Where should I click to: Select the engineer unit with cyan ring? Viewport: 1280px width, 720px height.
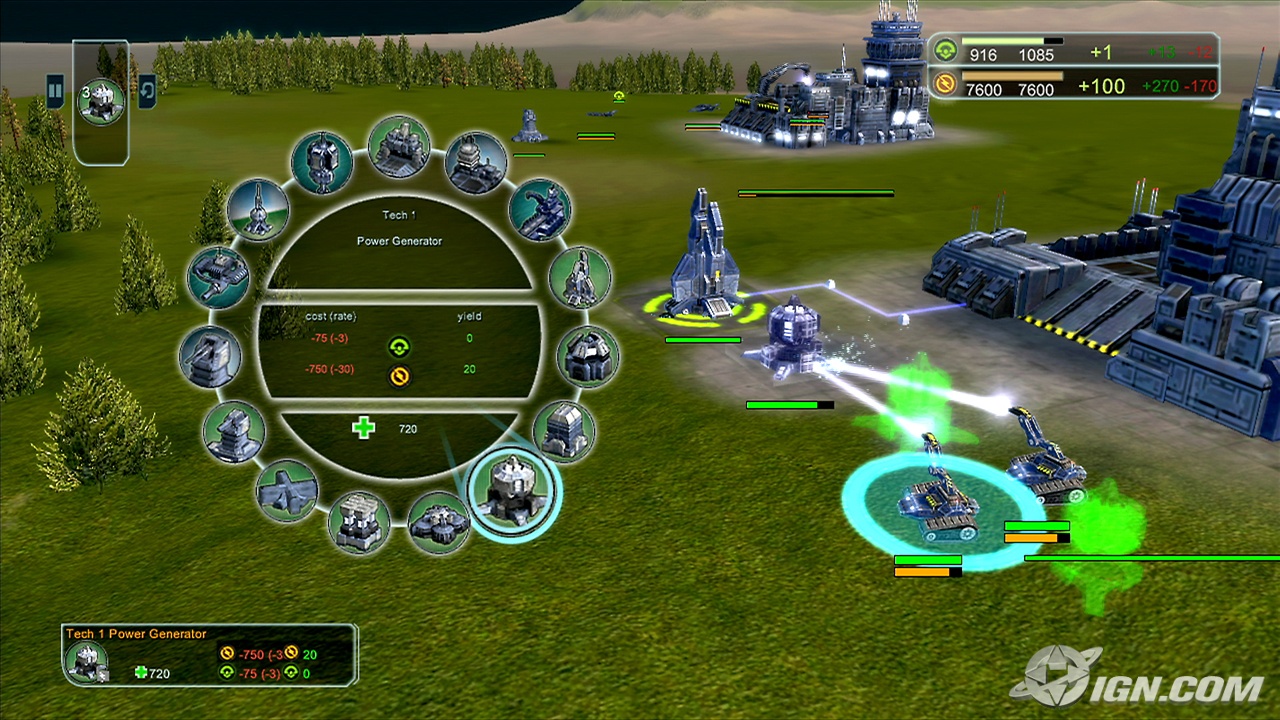coord(937,500)
